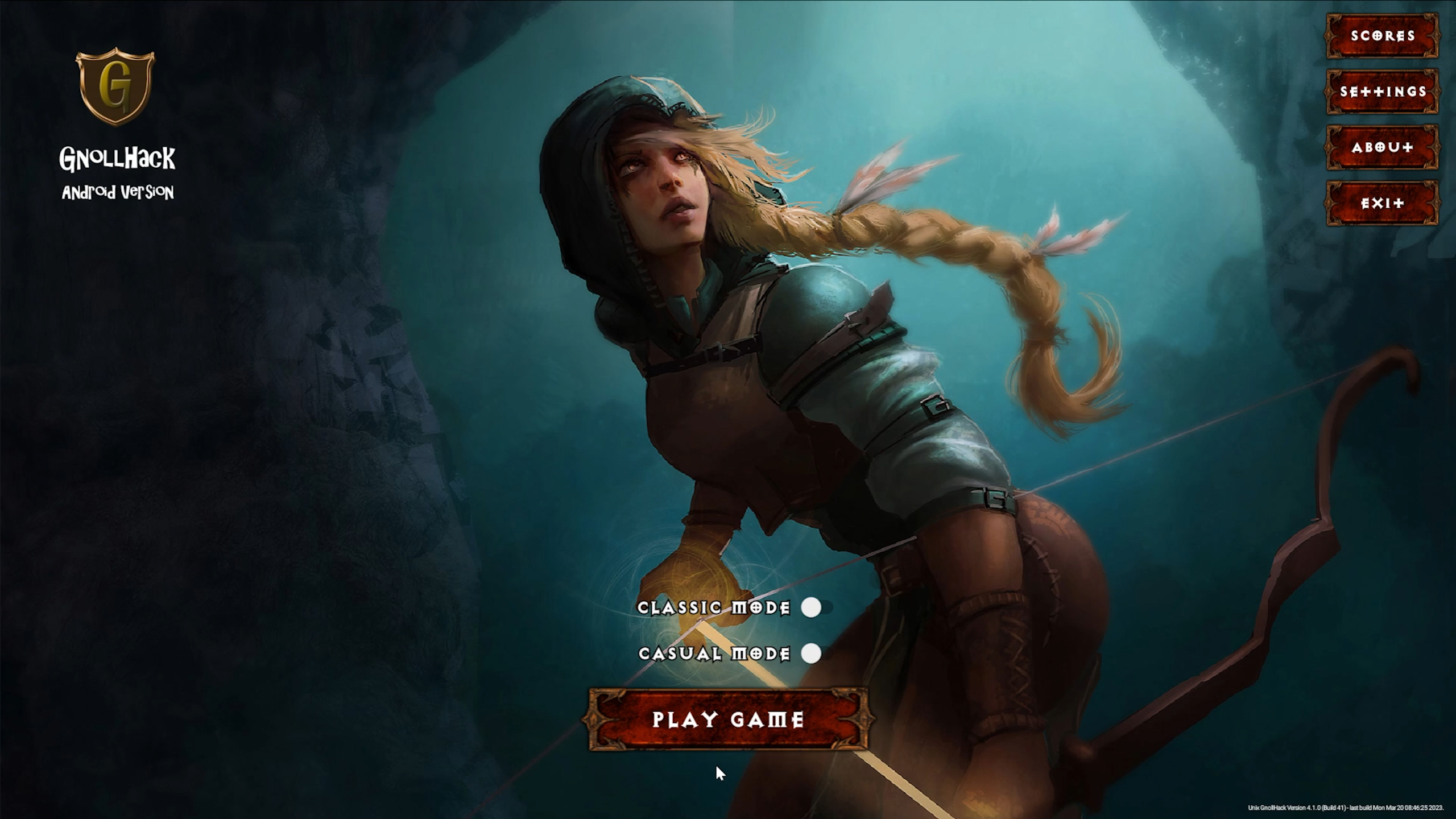The image size is (1456, 819).
Task: Toggle the Classic Mode circle selector
Action: pyautogui.click(x=812, y=608)
